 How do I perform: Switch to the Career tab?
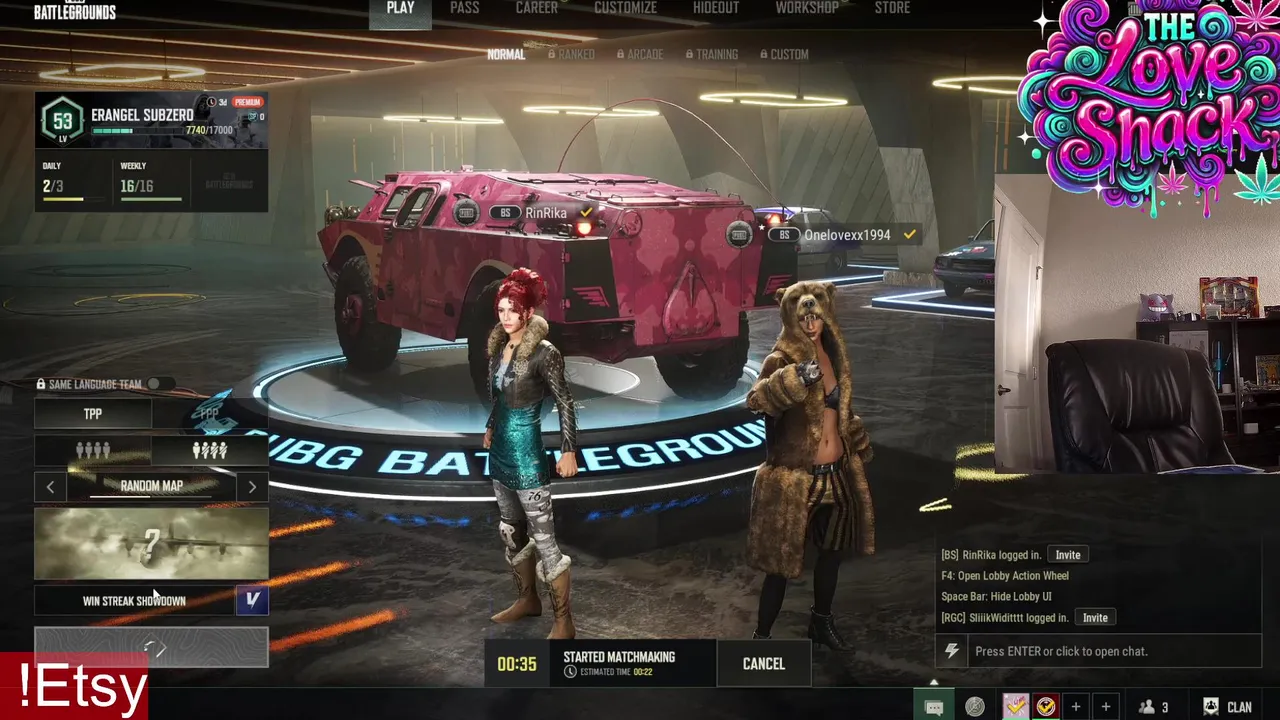click(x=537, y=8)
